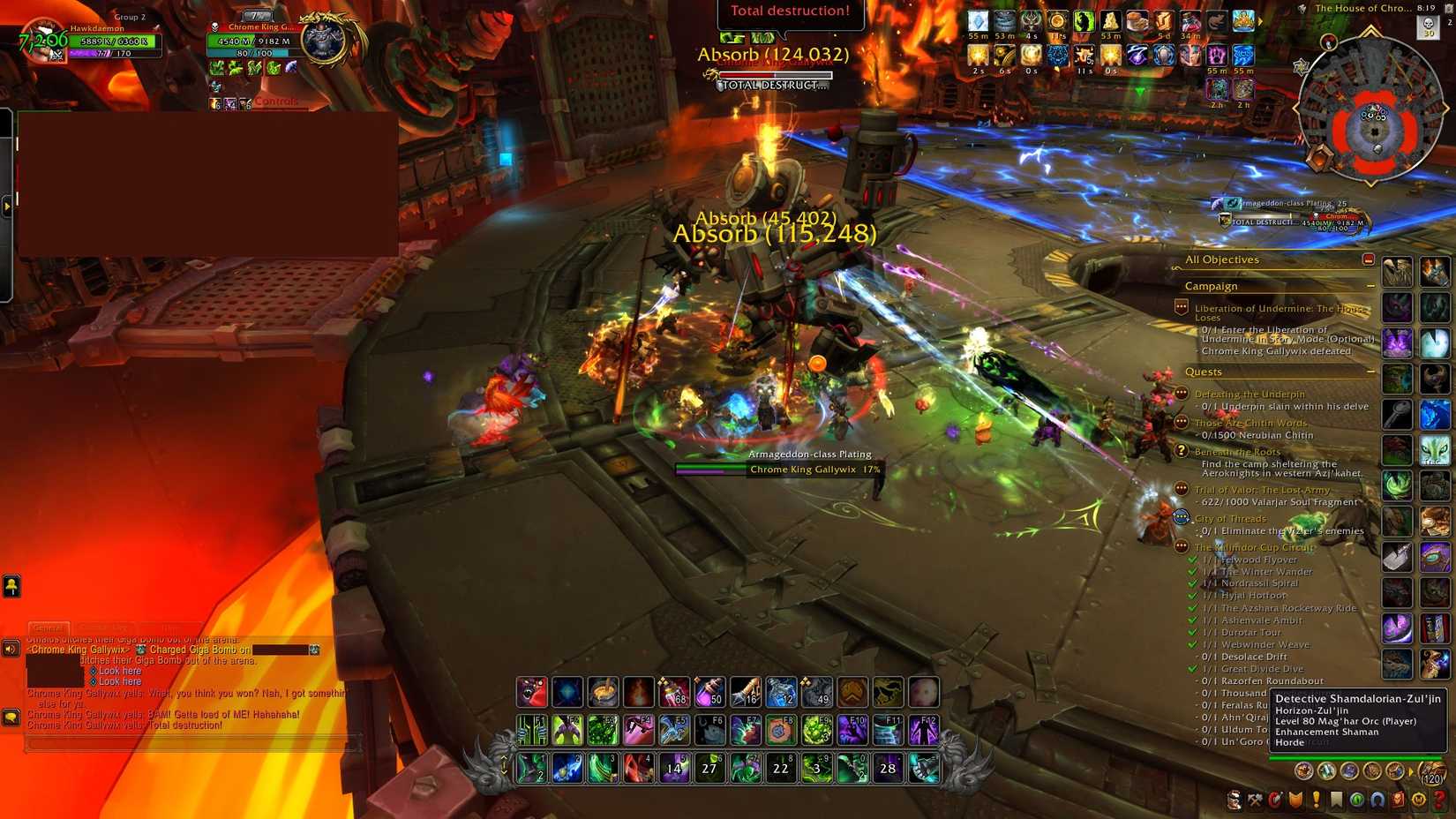The width and height of the screenshot is (1456, 819).
Task: Open the golden WoW Shop icon
Action: click(1416, 800)
